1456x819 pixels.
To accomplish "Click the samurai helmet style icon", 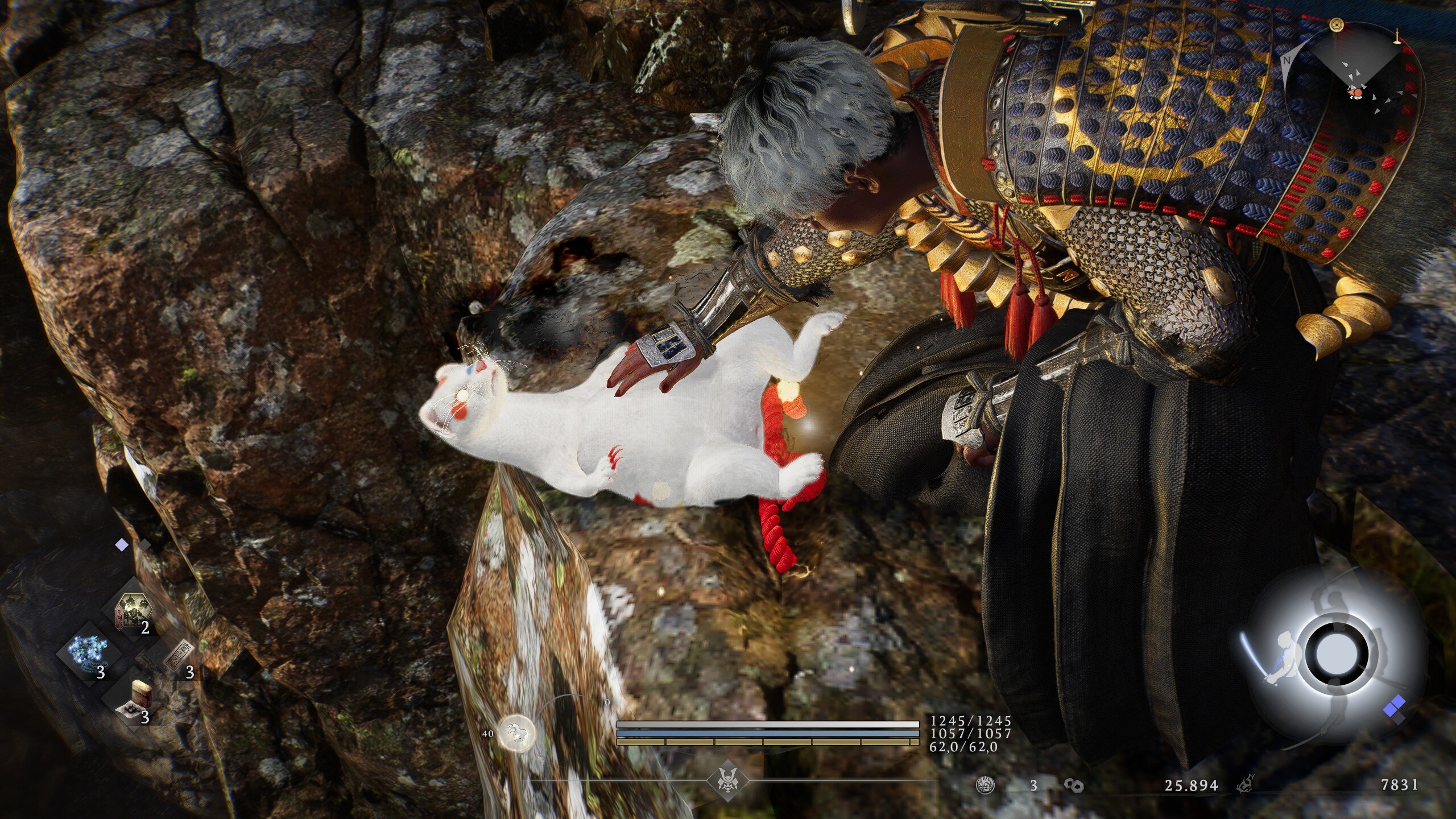I will click(727, 780).
